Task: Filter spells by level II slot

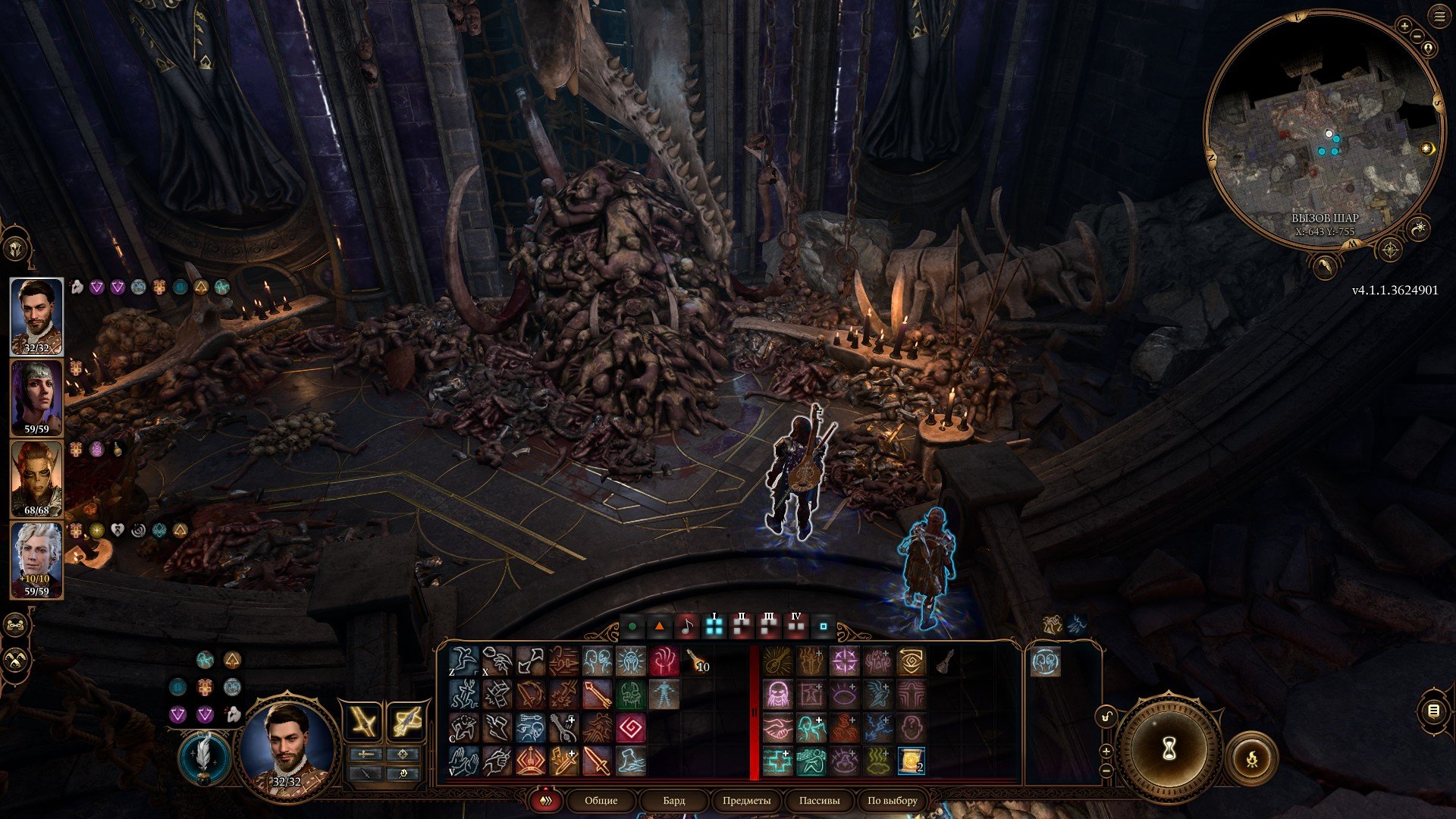Action: tap(741, 626)
